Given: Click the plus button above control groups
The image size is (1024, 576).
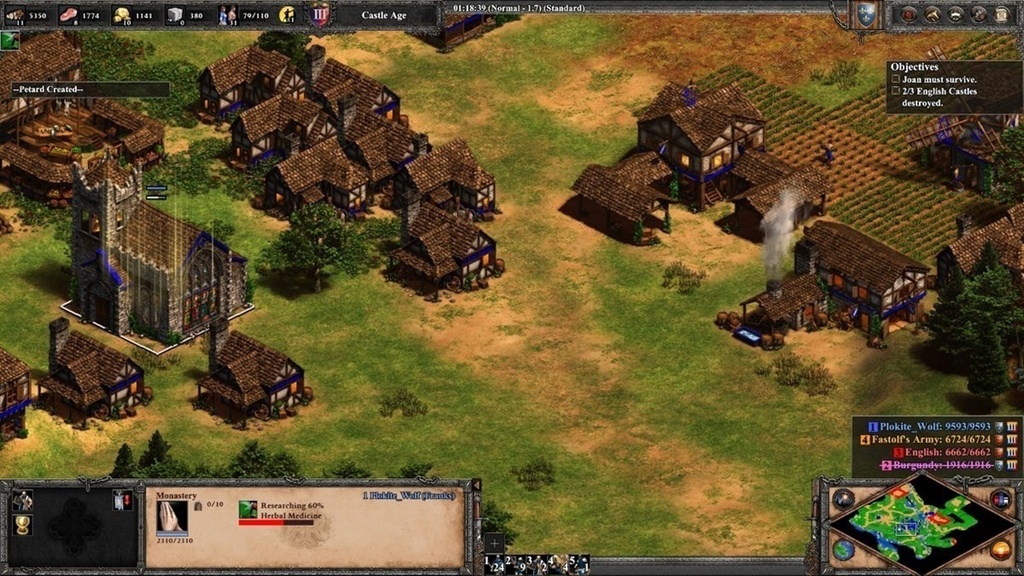Looking at the screenshot, I should [x=494, y=543].
